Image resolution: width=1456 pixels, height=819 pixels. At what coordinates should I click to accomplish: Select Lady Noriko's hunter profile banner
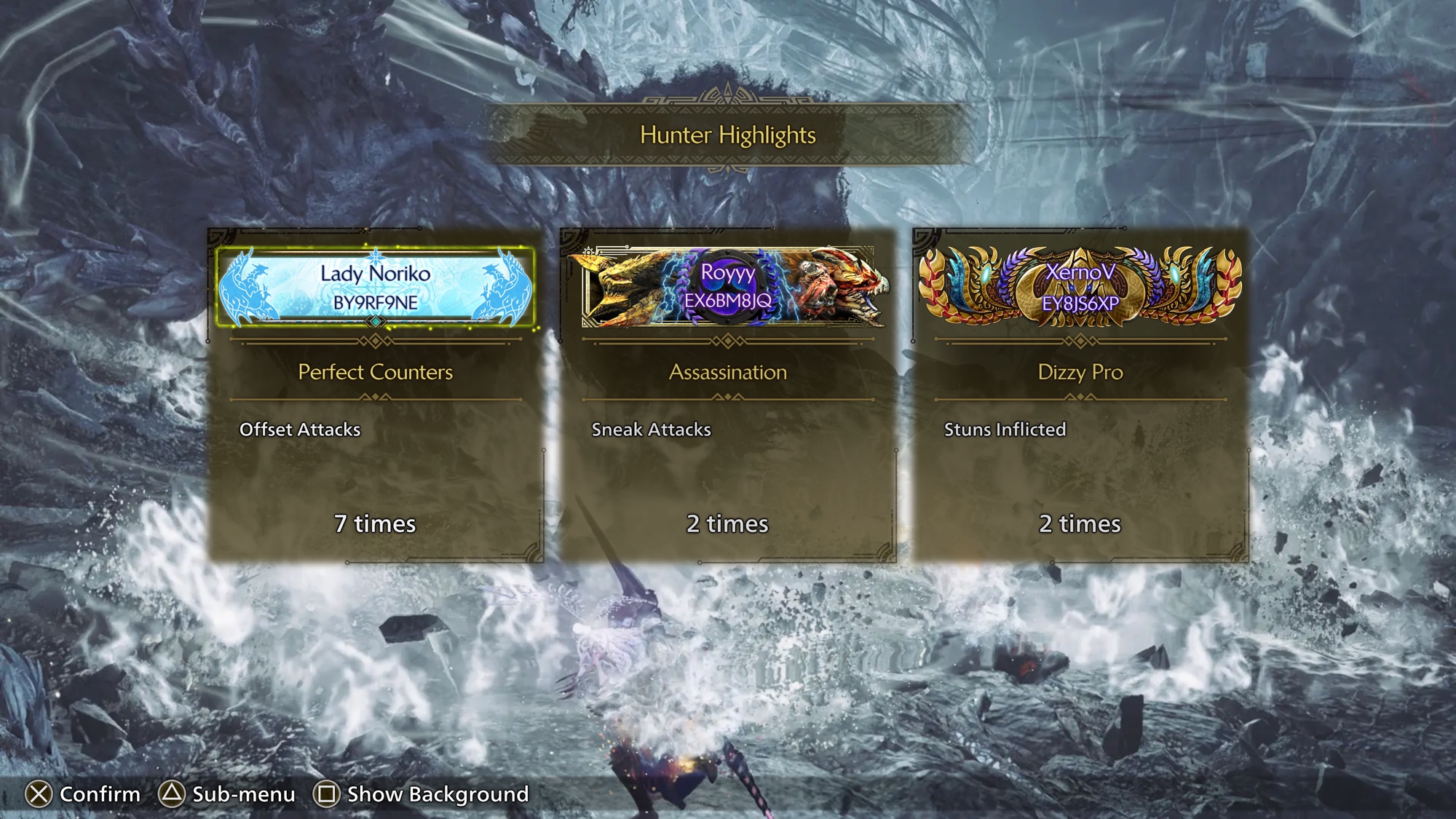tap(375, 287)
